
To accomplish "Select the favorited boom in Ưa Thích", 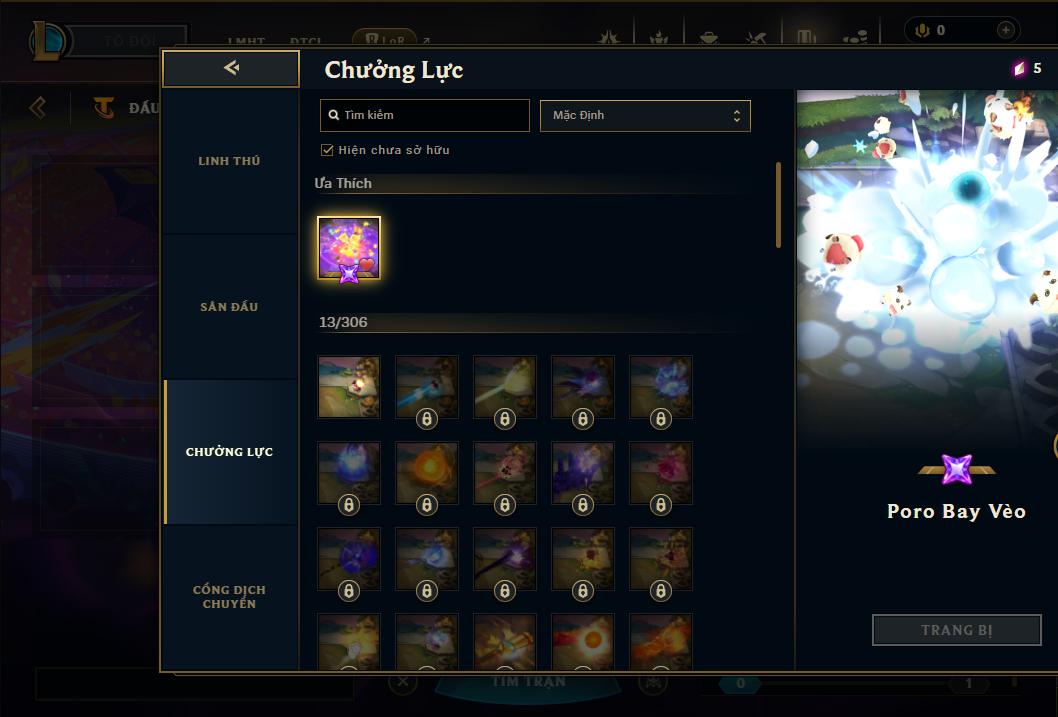I will tap(349, 248).
